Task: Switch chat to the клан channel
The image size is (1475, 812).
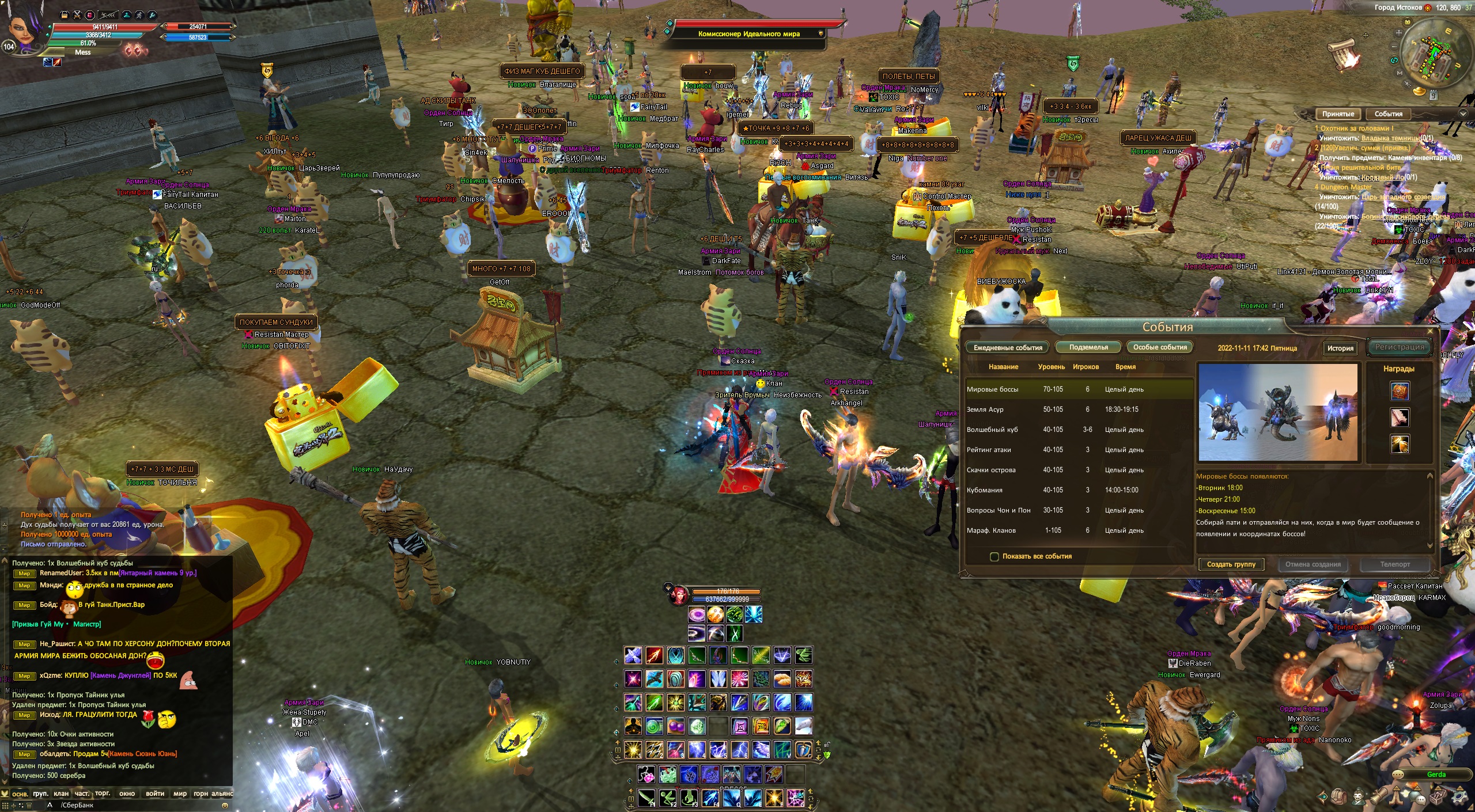Action: click(x=61, y=794)
